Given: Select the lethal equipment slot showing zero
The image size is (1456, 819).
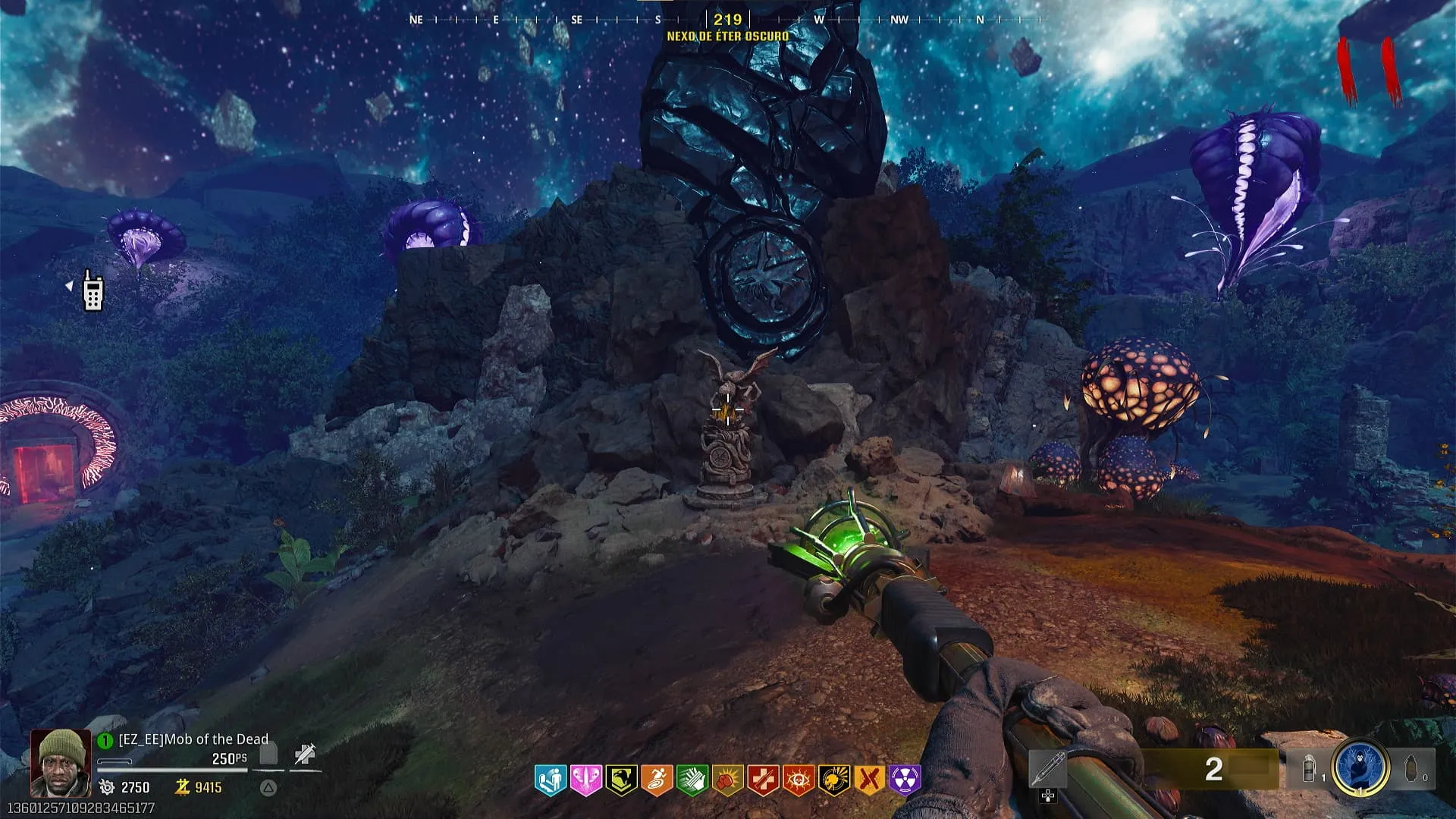Looking at the screenshot, I should tap(1413, 769).
